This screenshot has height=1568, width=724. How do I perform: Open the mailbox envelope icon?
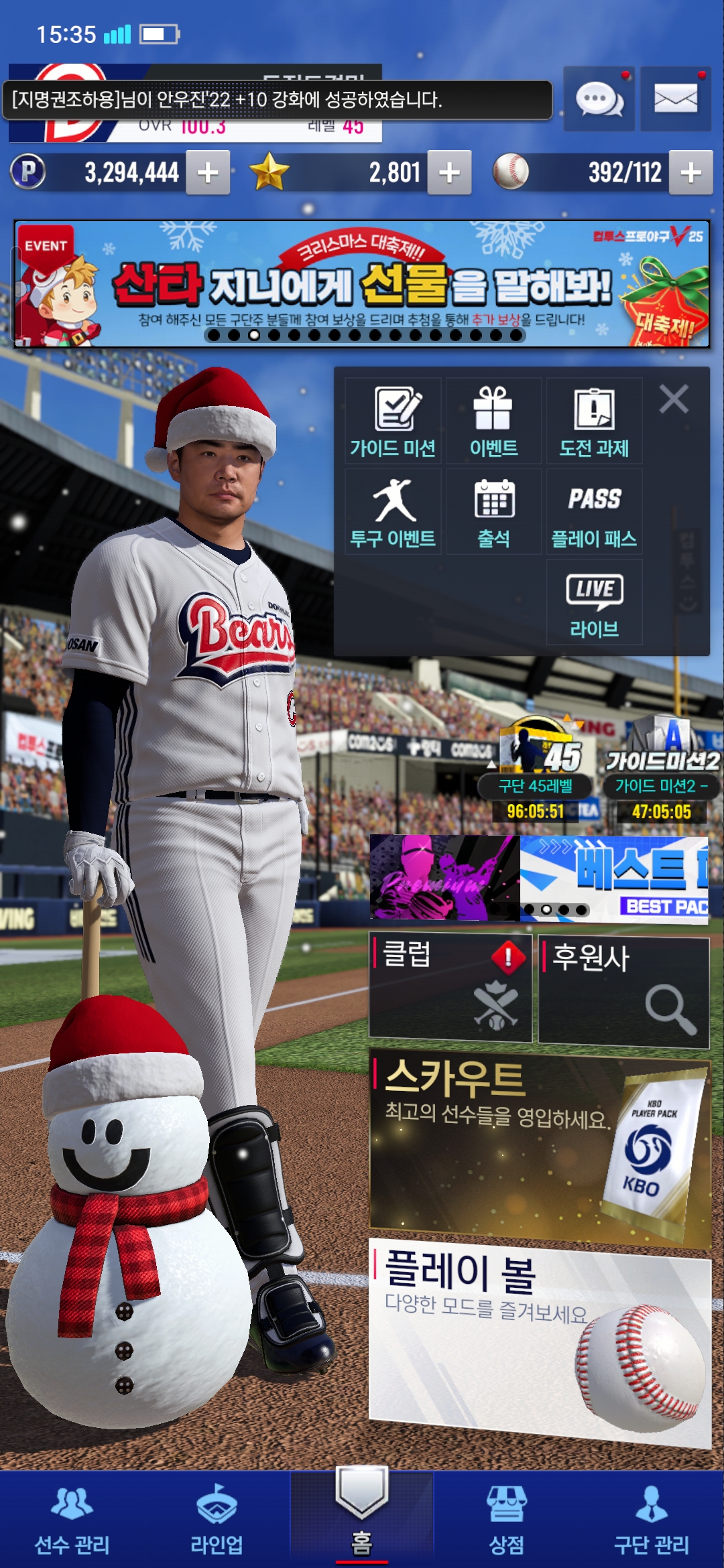675,99
